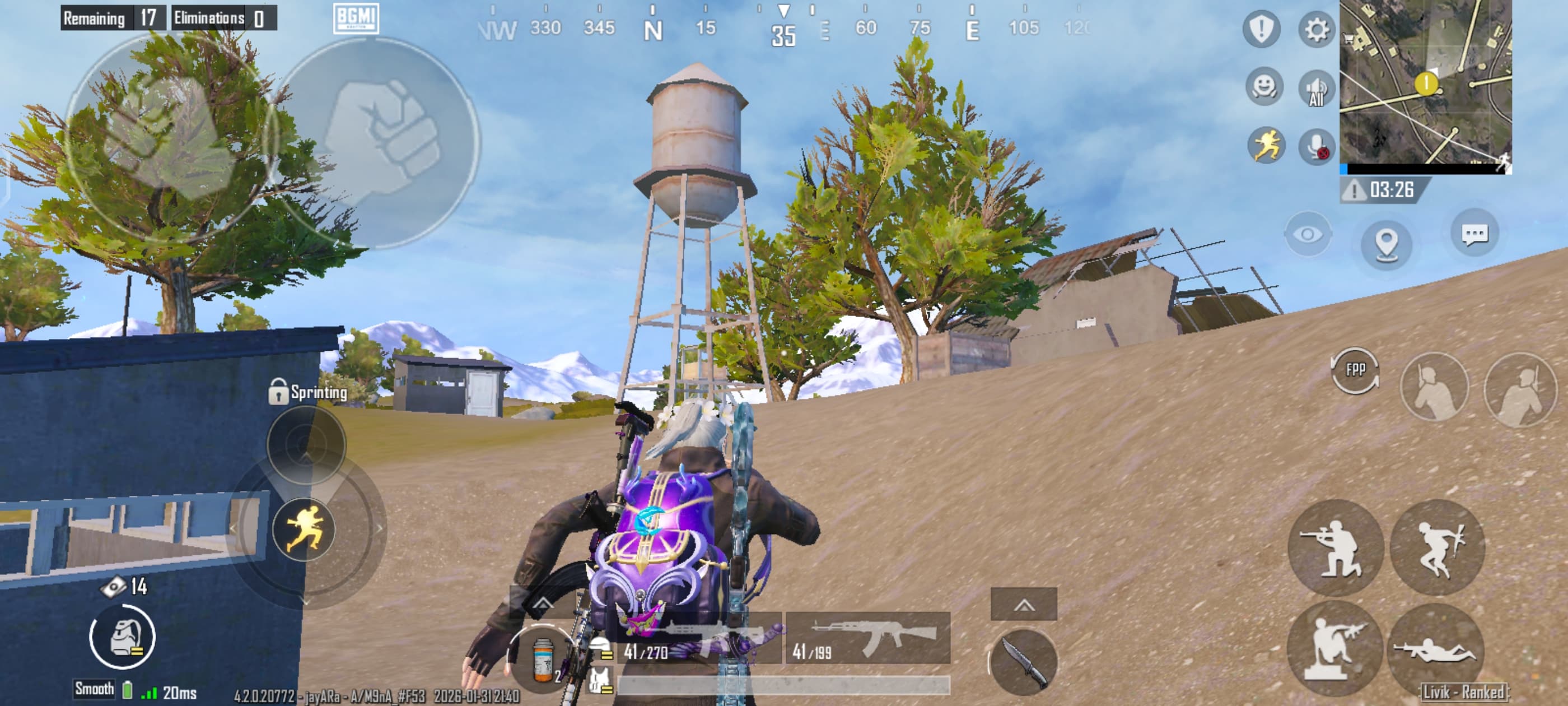Tap the shield report icon
Viewport: 1568px width, 706px height.
pyautogui.click(x=1261, y=29)
